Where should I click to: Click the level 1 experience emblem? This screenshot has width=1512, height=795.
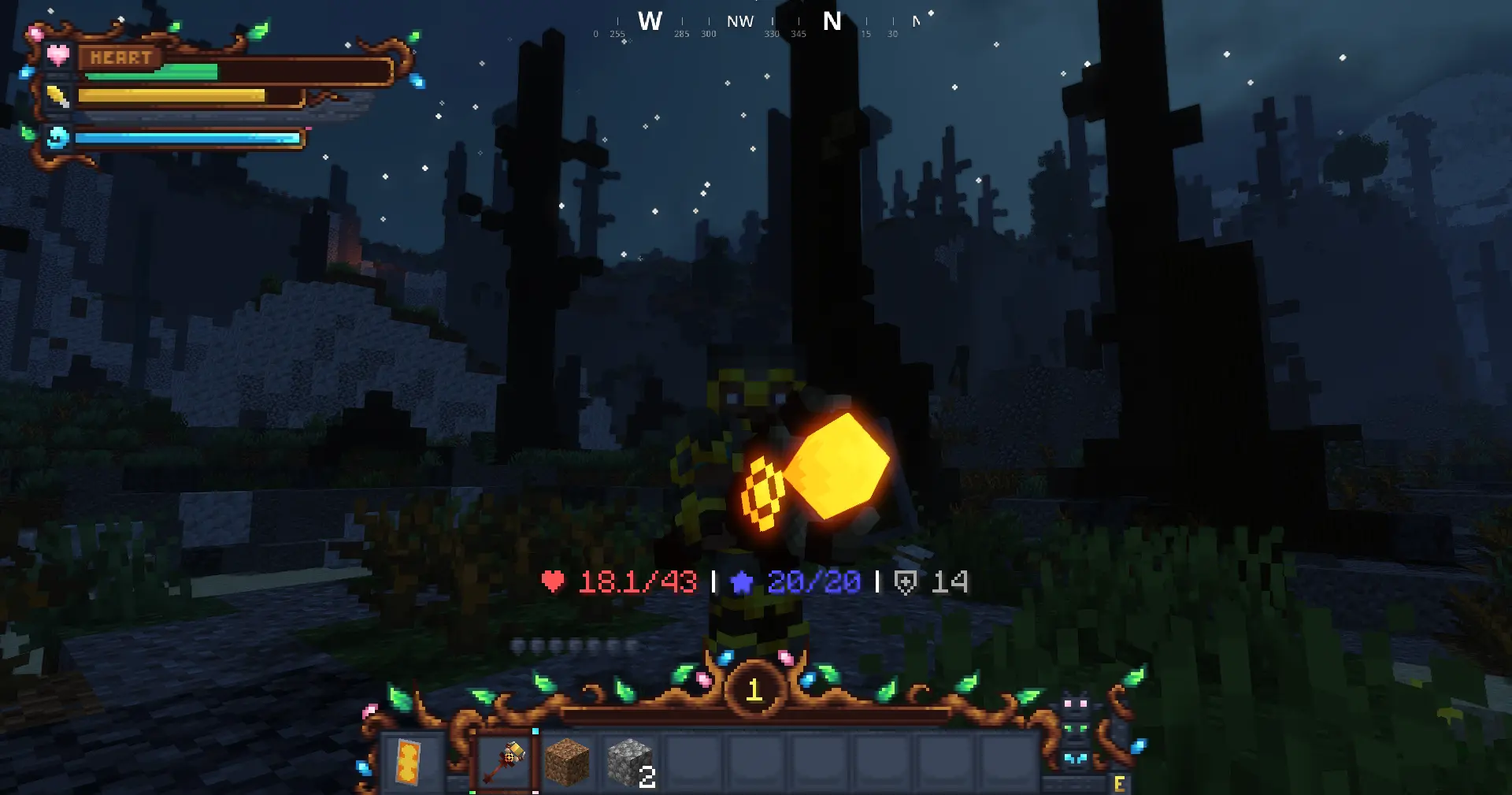[x=754, y=690]
